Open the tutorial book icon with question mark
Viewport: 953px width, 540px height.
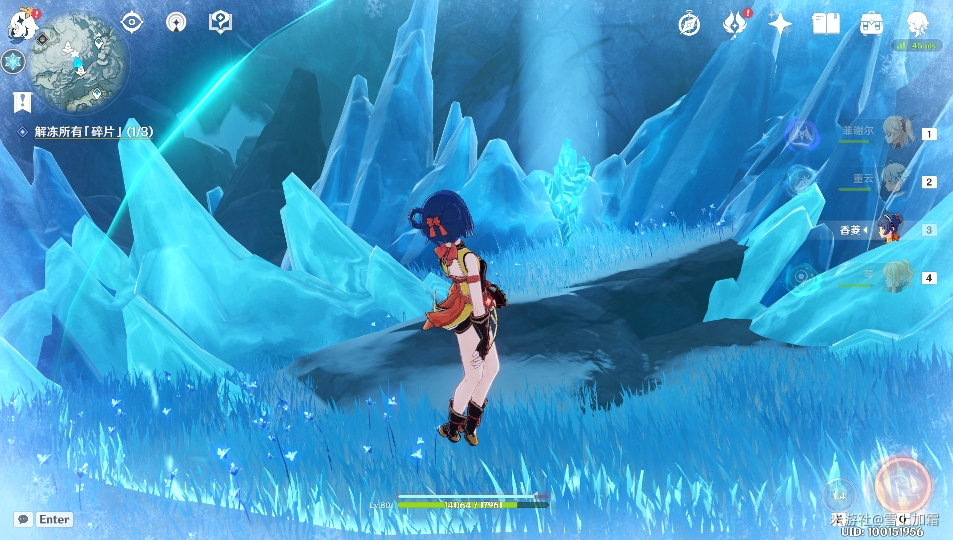click(220, 22)
